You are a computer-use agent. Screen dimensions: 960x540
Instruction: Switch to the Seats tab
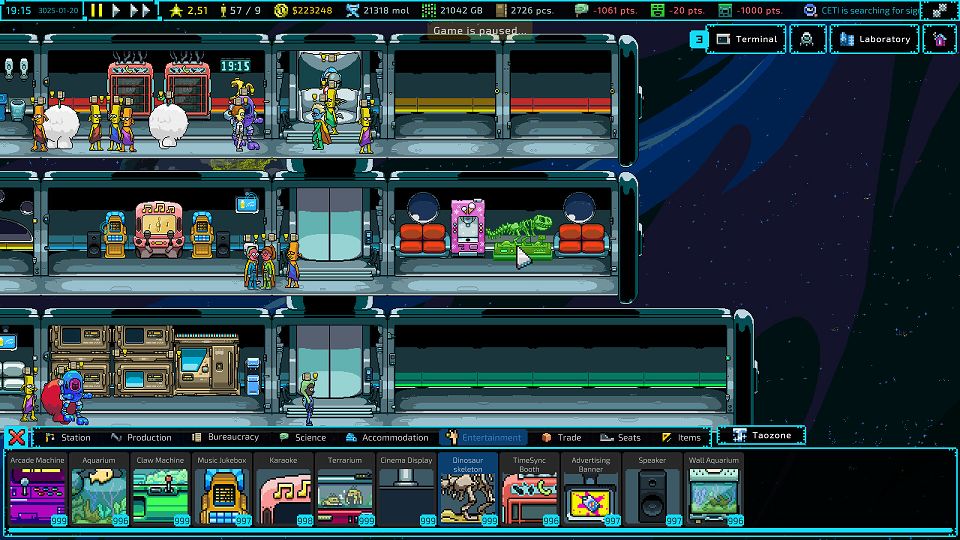pos(621,437)
